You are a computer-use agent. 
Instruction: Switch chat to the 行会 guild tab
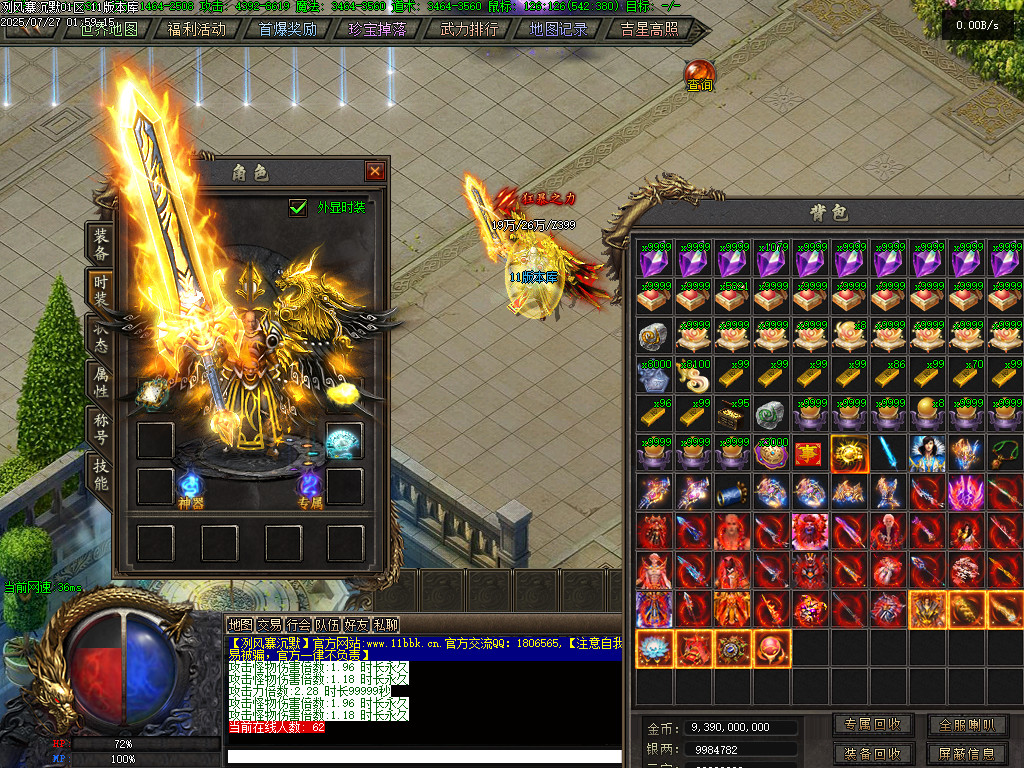298,625
